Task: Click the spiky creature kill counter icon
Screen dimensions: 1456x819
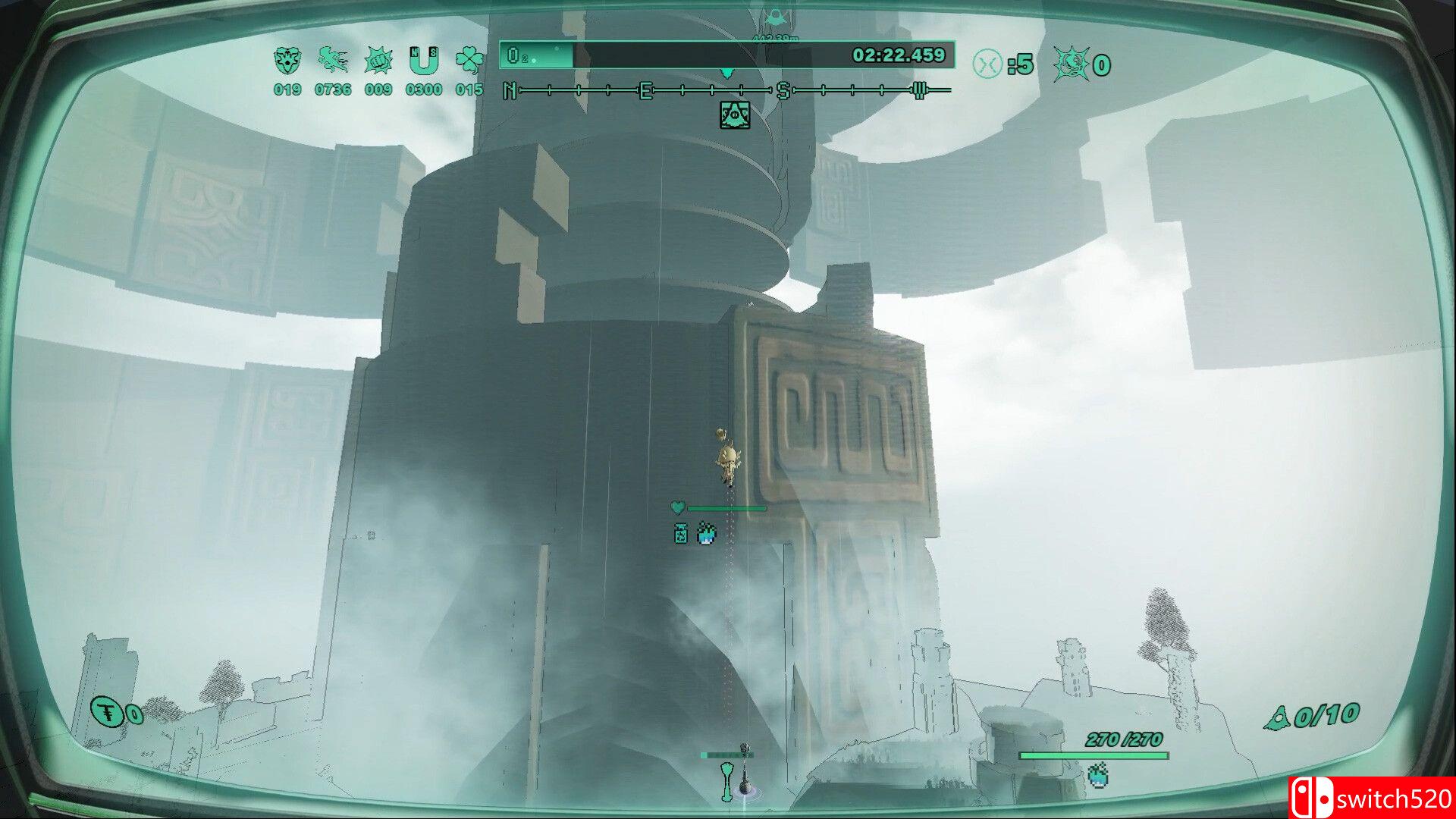Action: click(1071, 64)
